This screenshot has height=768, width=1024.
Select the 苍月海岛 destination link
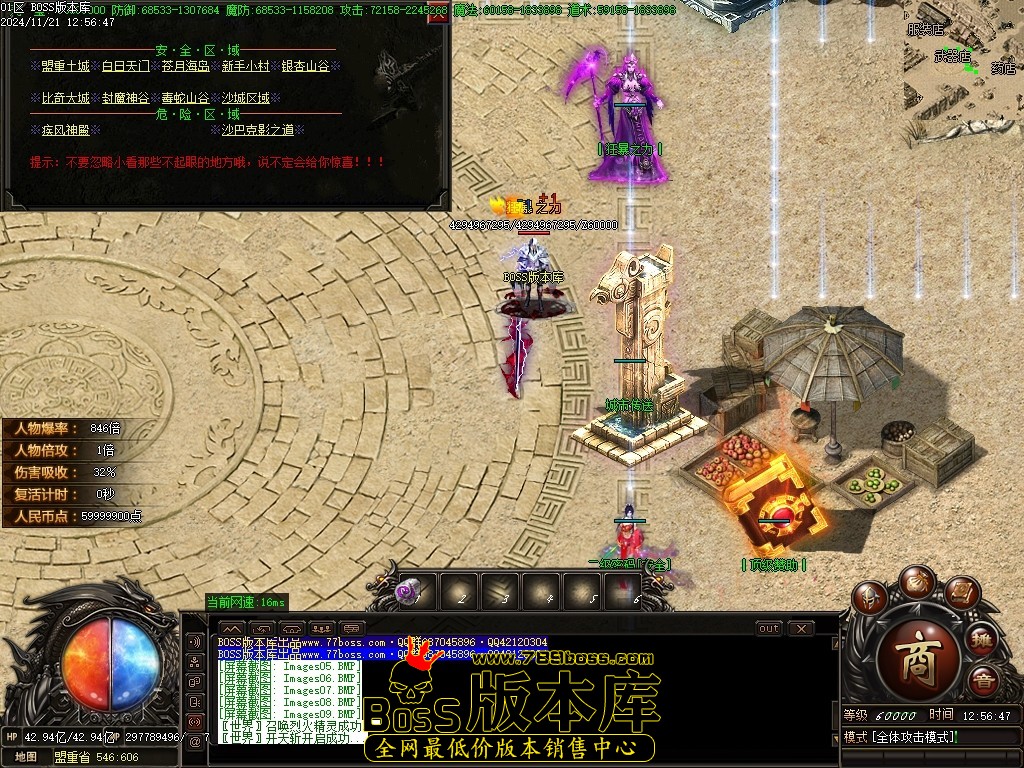[x=186, y=67]
